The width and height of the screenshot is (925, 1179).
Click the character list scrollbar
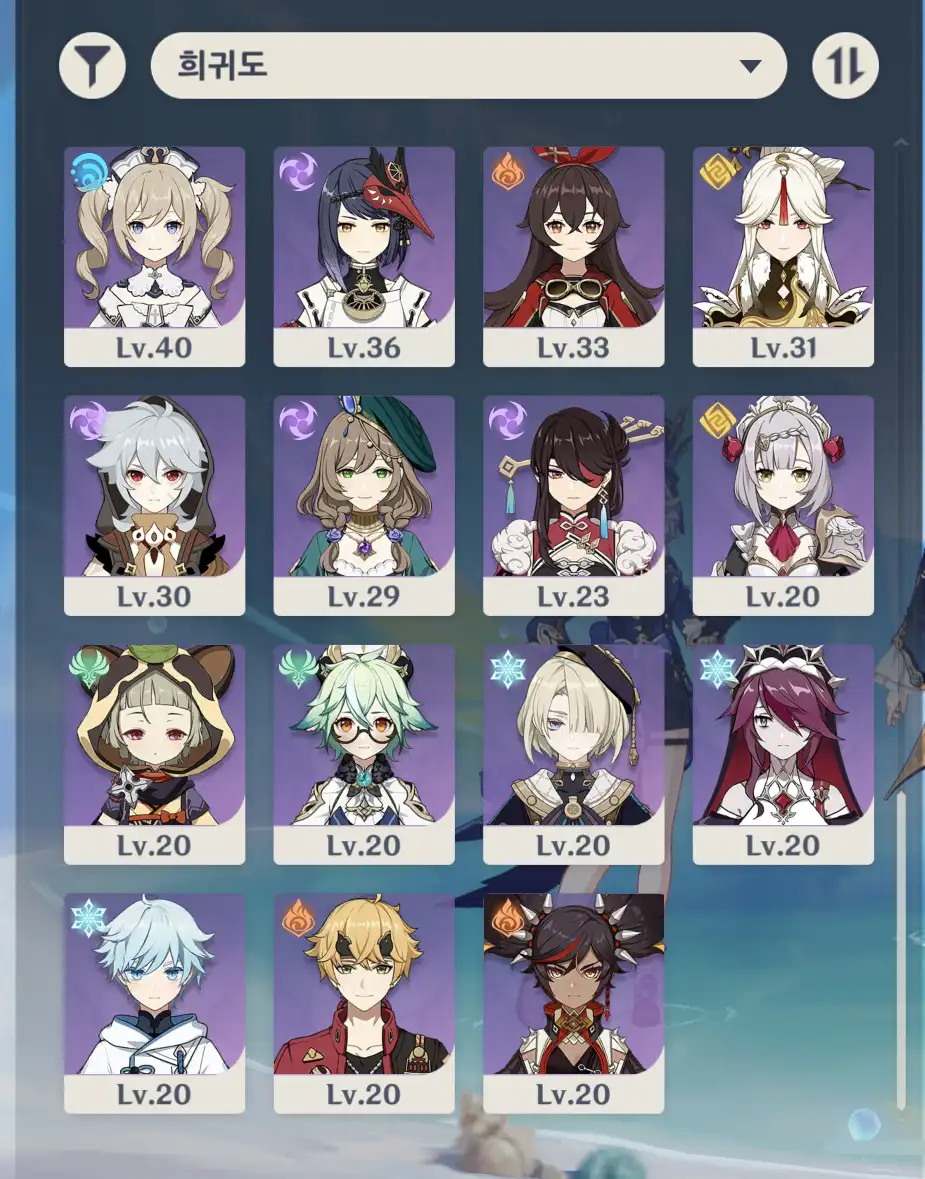901,950
